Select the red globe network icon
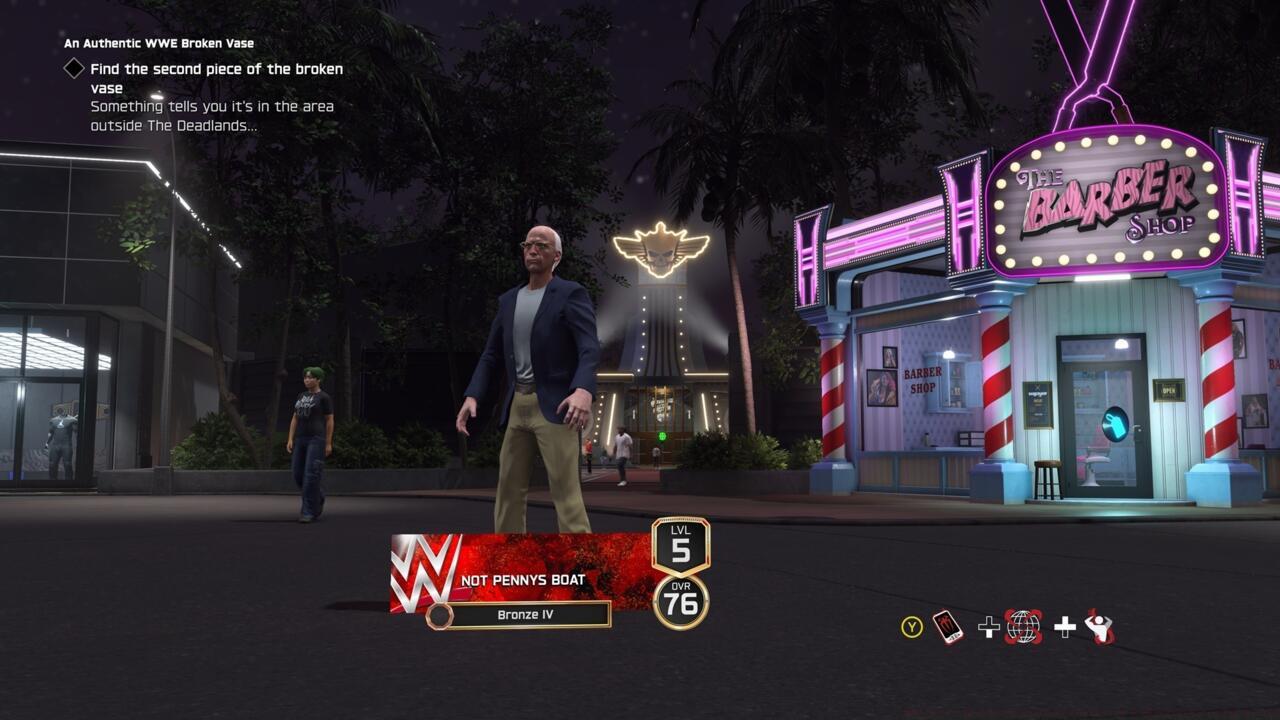Image resolution: width=1280 pixels, height=720 pixels. pyautogui.click(x=1023, y=627)
